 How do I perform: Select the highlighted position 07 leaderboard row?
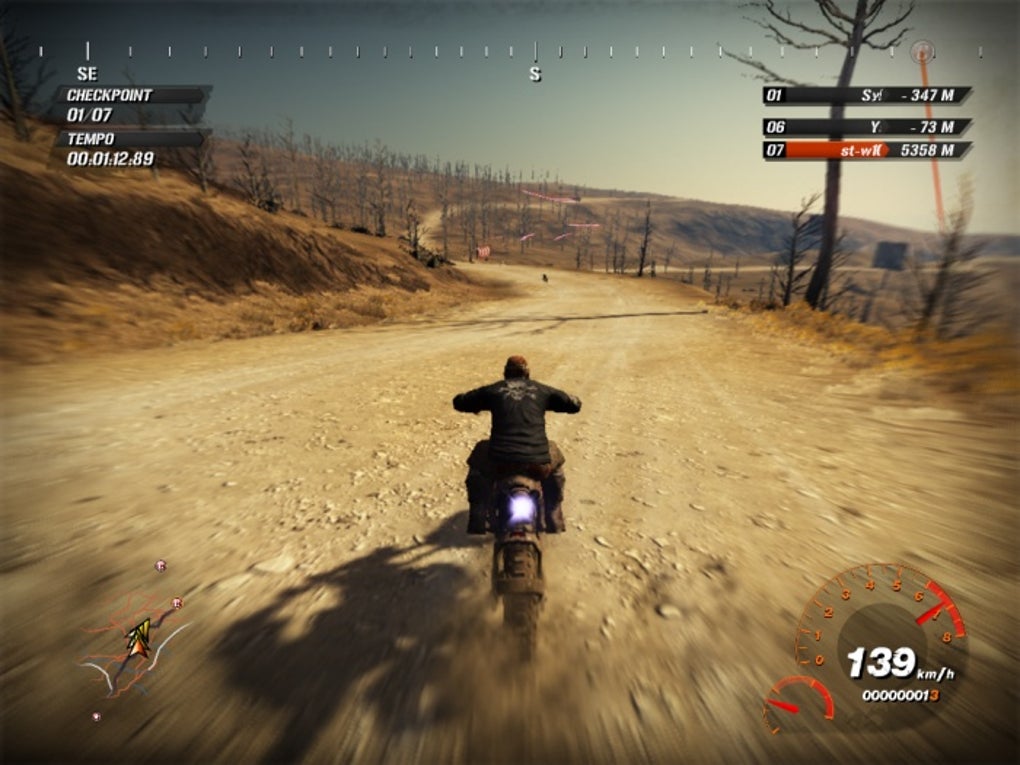pyautogui.click(x=866, y=151)
